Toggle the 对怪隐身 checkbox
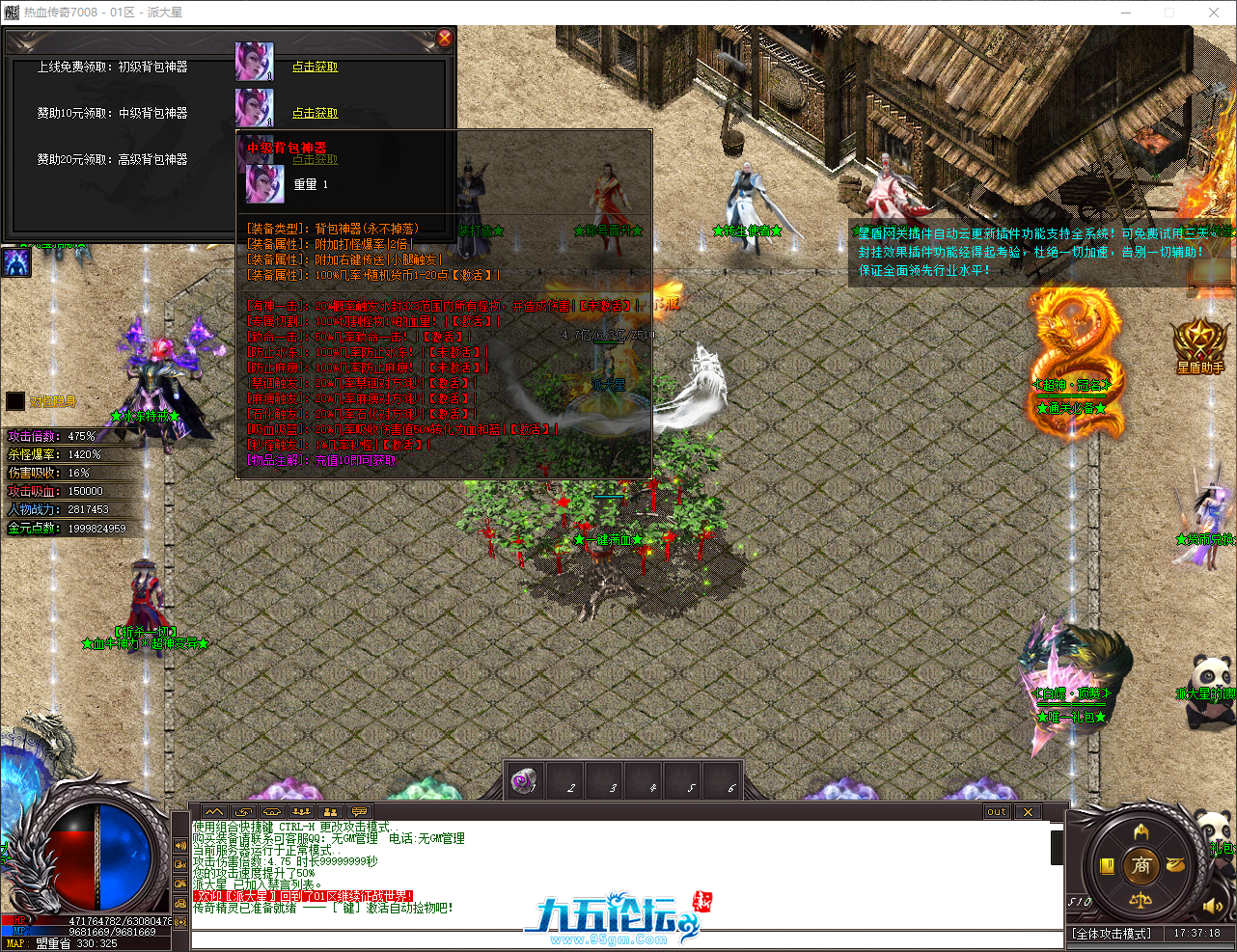Viewport: 1237px width, 952px height. [x=14, y=400]
